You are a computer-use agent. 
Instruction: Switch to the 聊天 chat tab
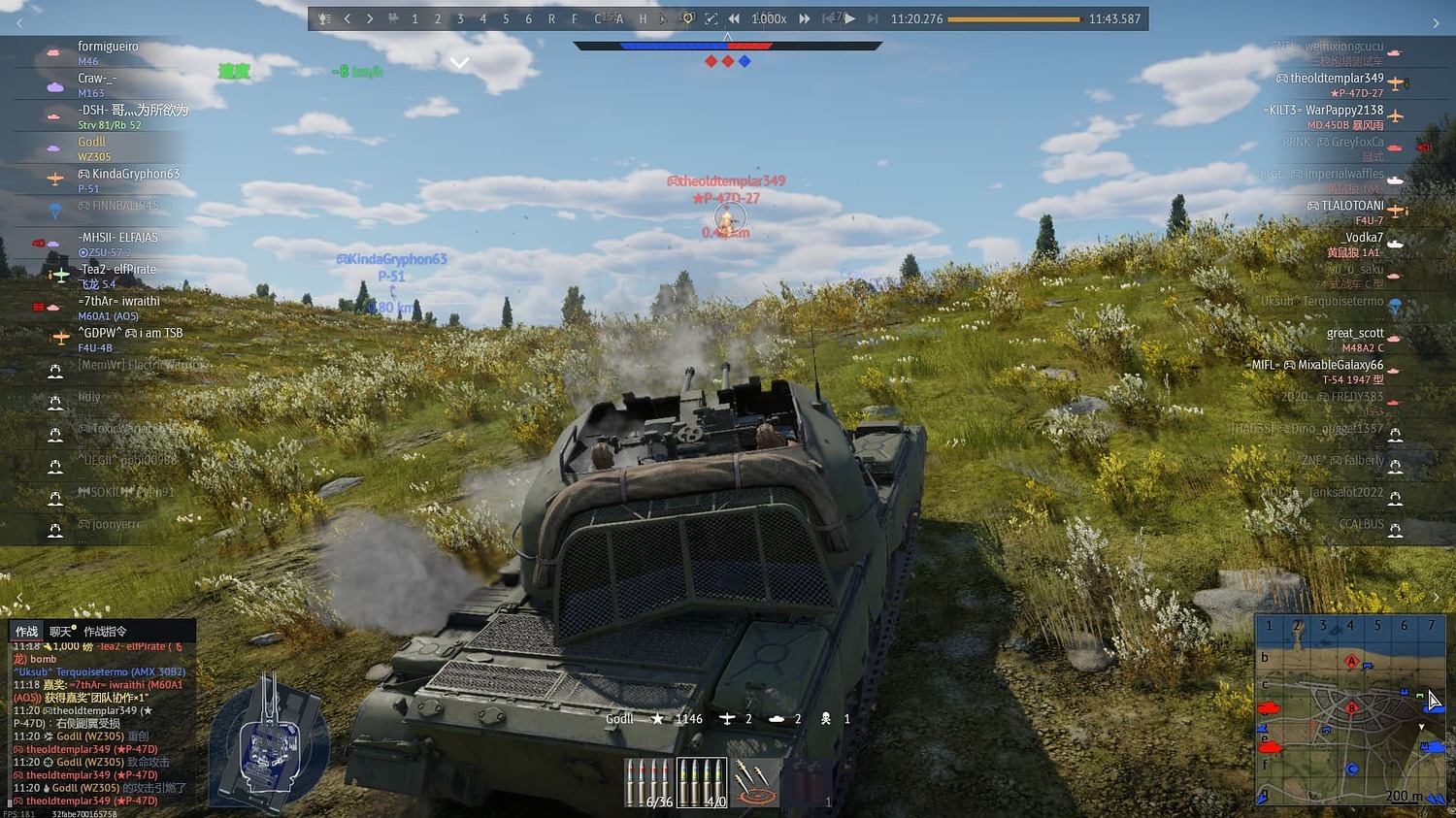click(x=57, y=631)
